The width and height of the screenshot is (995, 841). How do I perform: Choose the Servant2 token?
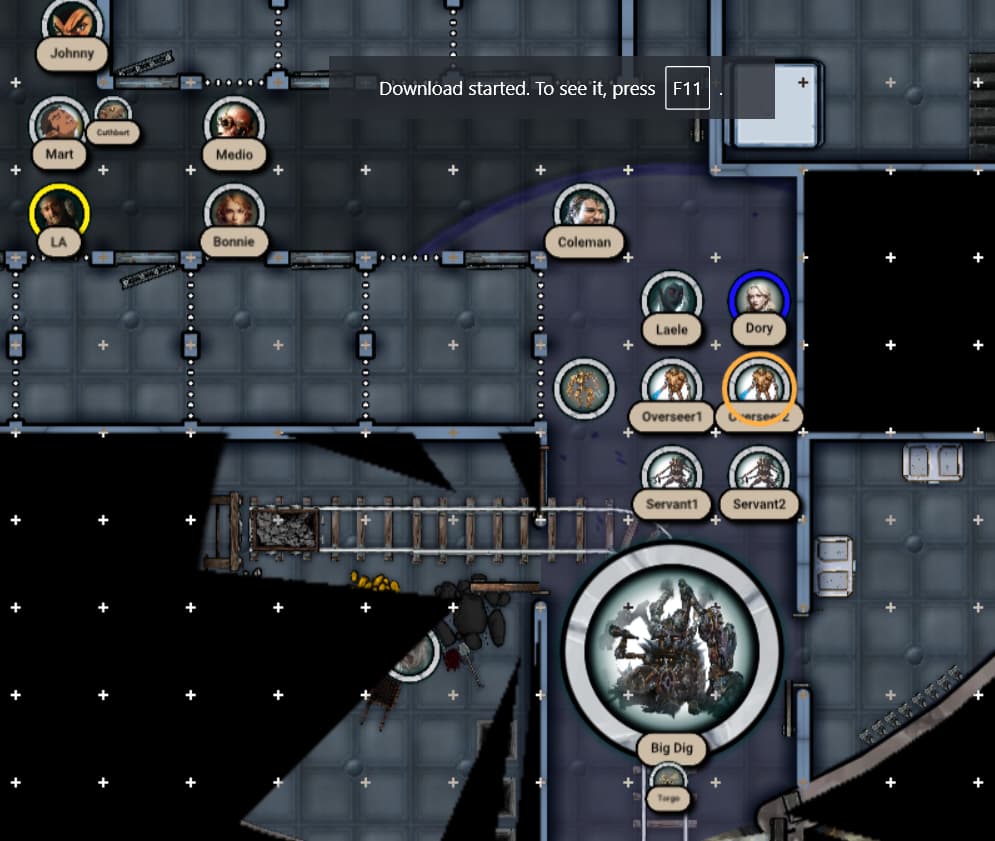(x=759, y=473)
